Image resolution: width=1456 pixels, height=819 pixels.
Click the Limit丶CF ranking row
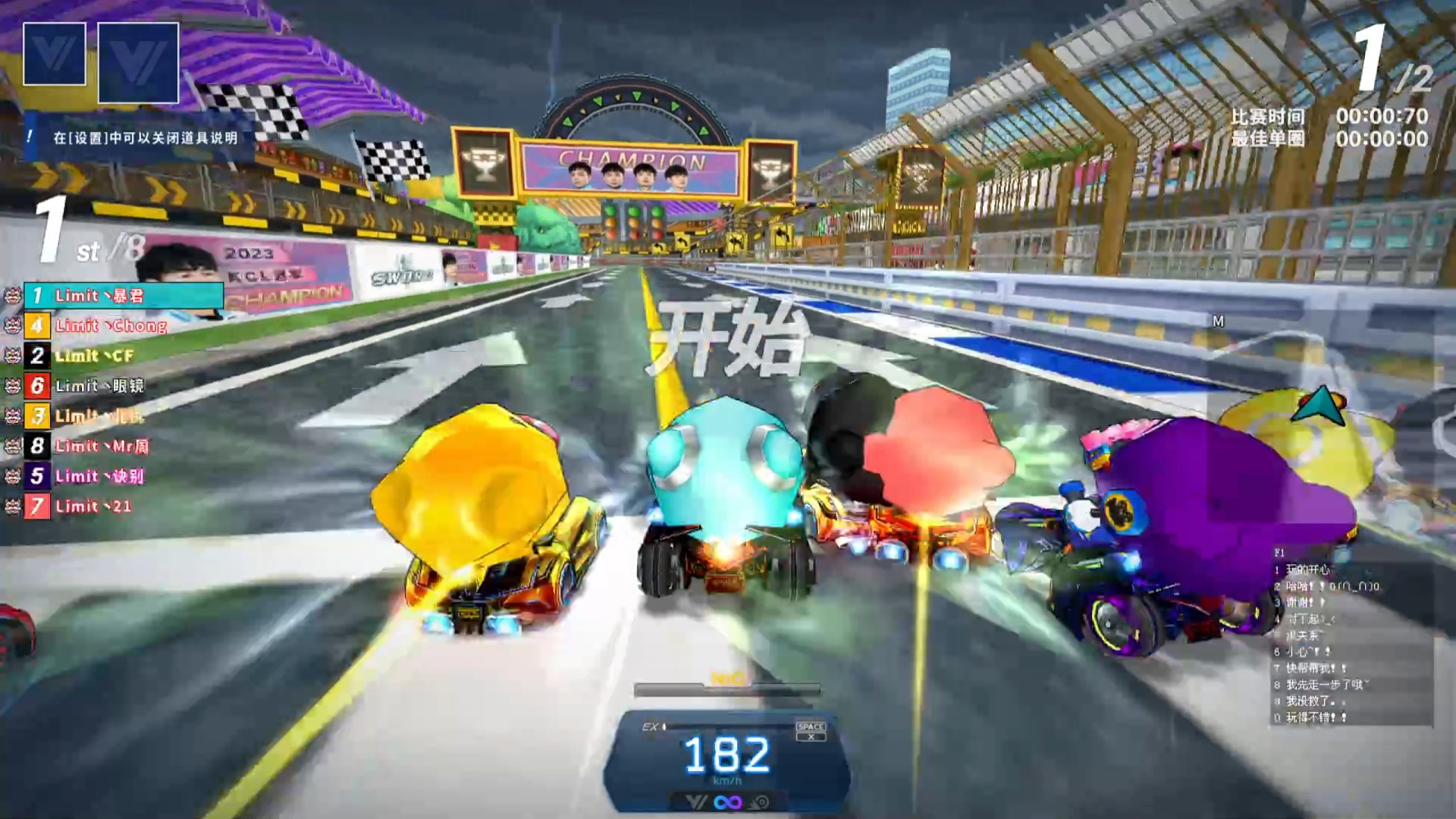[x=93, y=356]
